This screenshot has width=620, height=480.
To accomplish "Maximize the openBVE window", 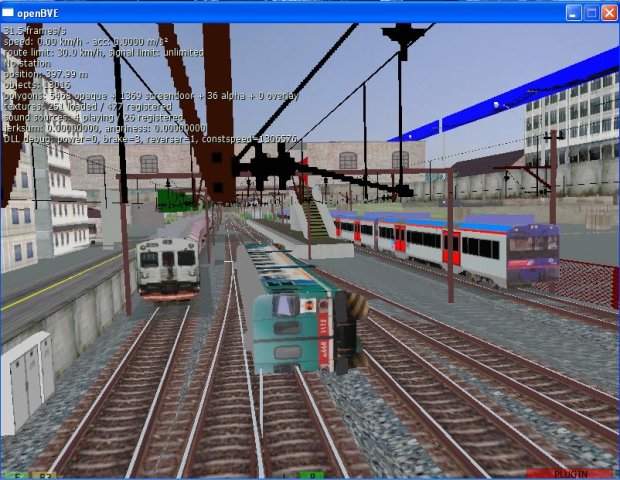I will [x=591, y=13].
